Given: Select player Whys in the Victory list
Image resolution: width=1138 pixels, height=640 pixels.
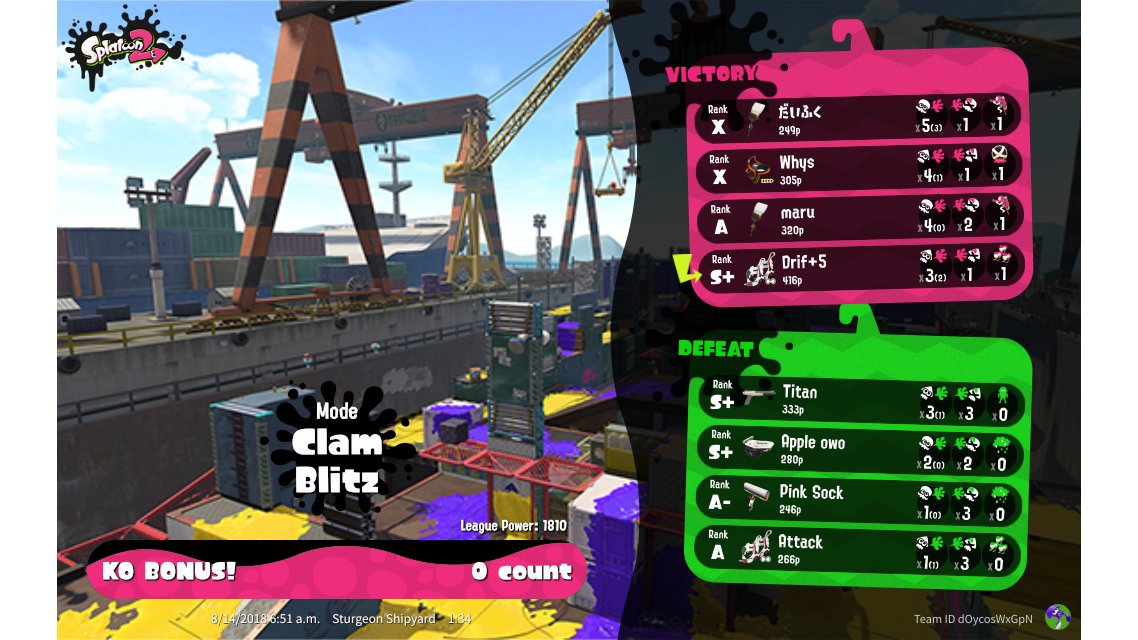Looking at the screenshot, I should coord(860,166).
